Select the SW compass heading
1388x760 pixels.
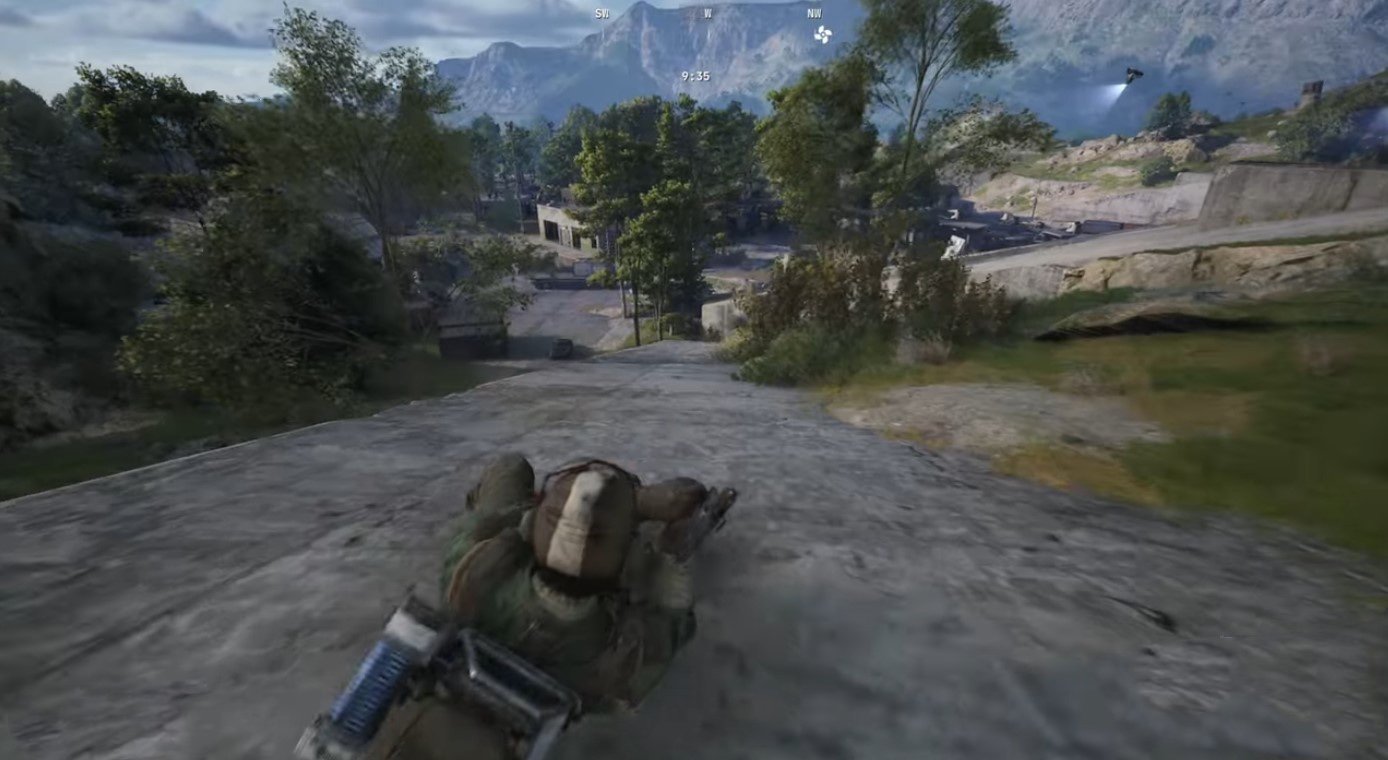pos(602,14)
